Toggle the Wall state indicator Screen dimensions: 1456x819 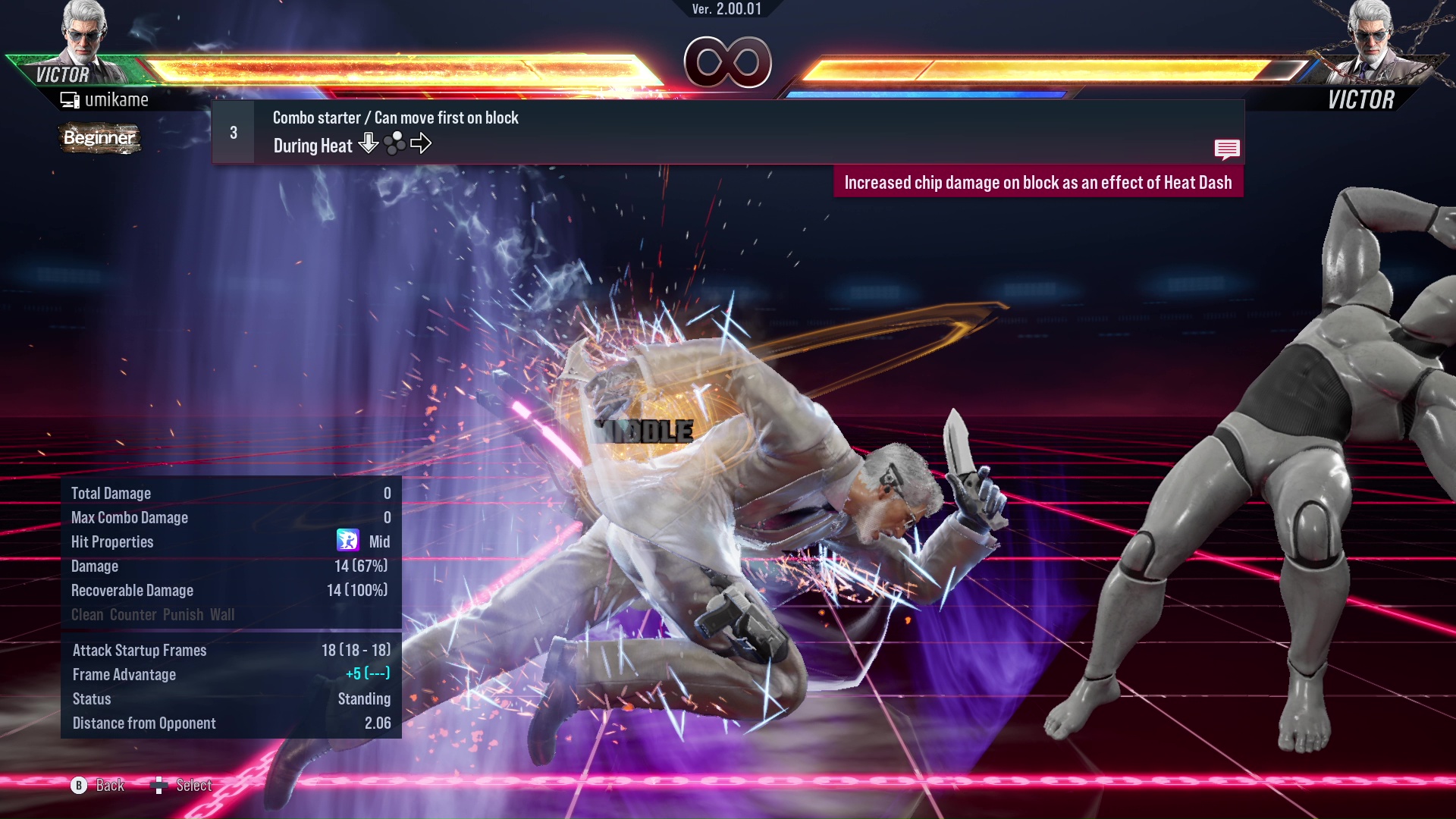(224, 615)
